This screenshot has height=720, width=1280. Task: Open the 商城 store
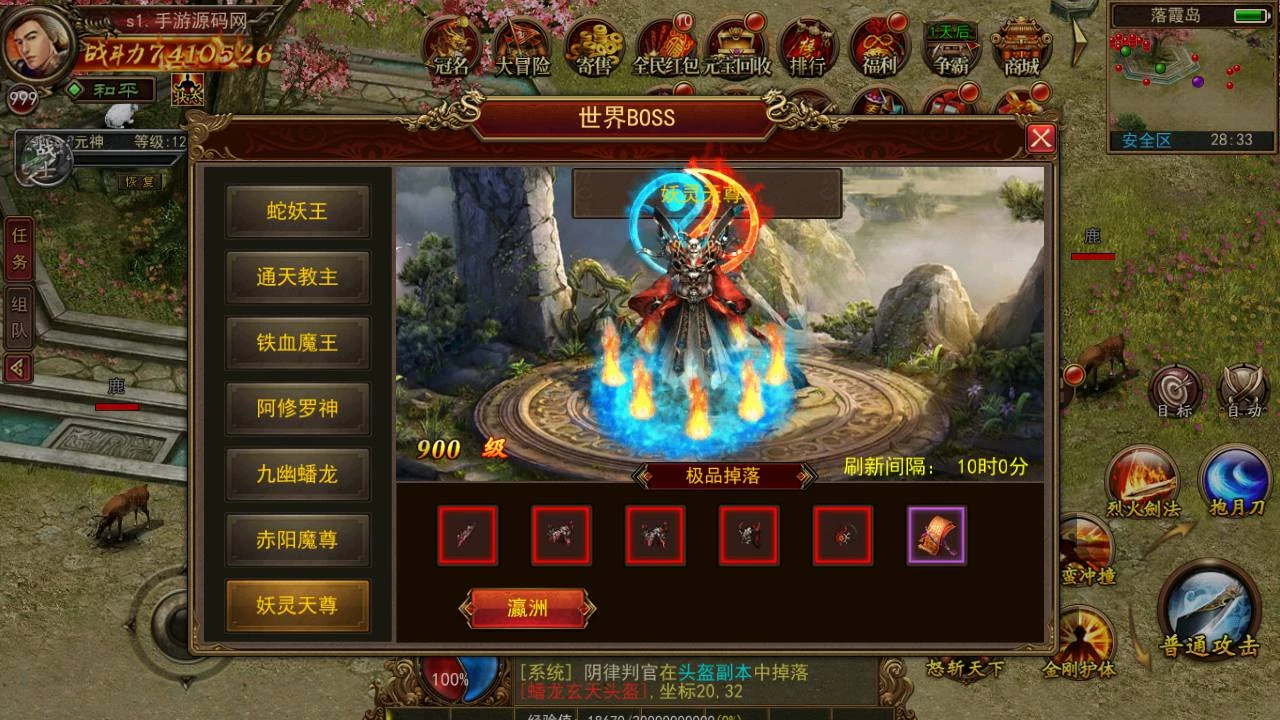coord(1021,47)
